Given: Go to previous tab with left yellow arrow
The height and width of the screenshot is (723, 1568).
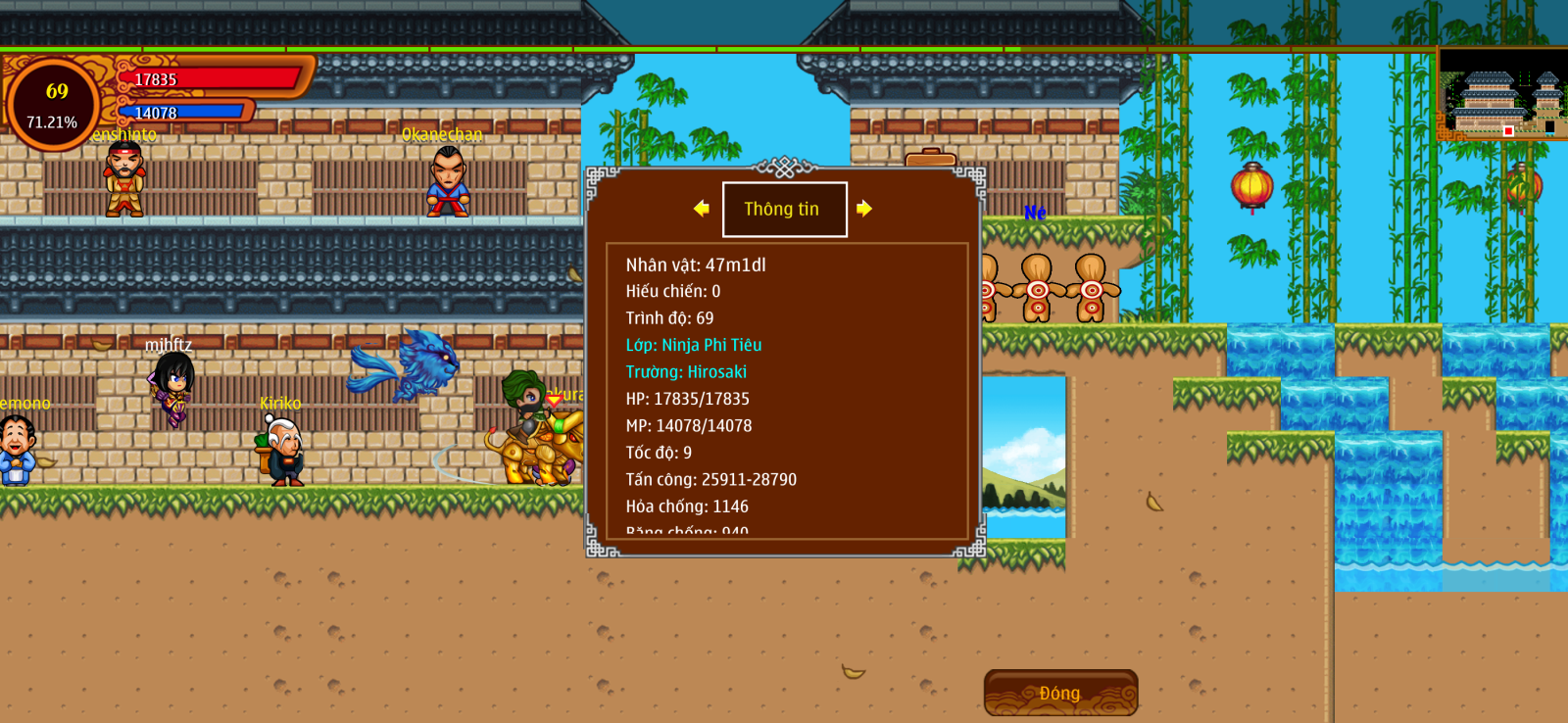Looking at the screenshot, I should pos(701,209).
